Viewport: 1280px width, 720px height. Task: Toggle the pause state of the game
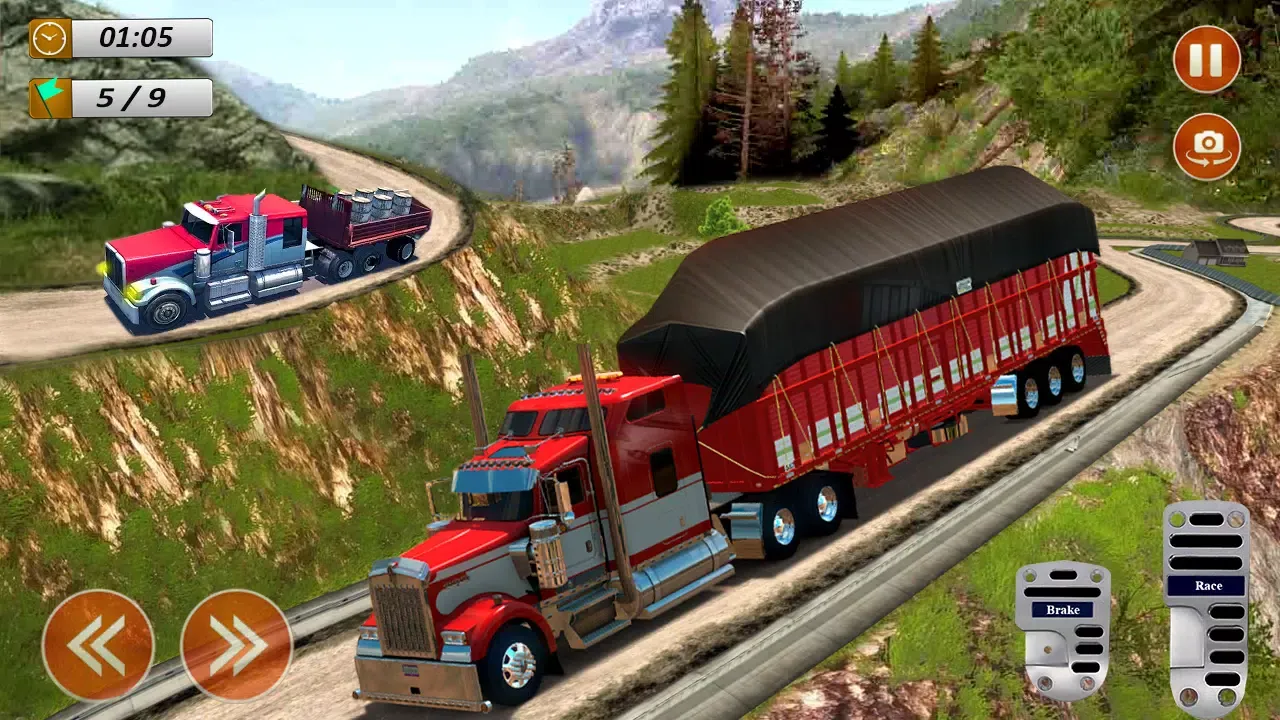pyautogui.click(x=1205, y=60)
